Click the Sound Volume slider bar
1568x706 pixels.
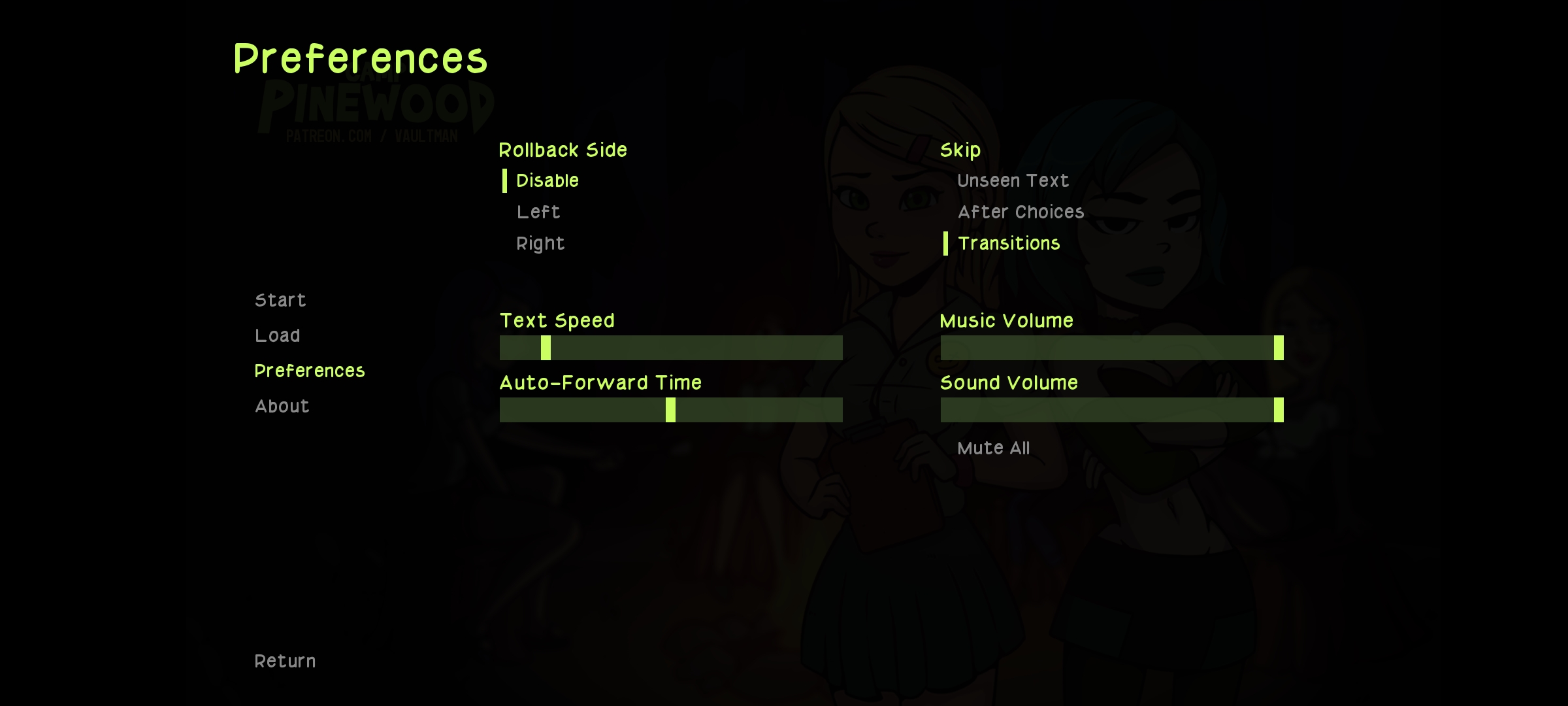click(1112, 410)
